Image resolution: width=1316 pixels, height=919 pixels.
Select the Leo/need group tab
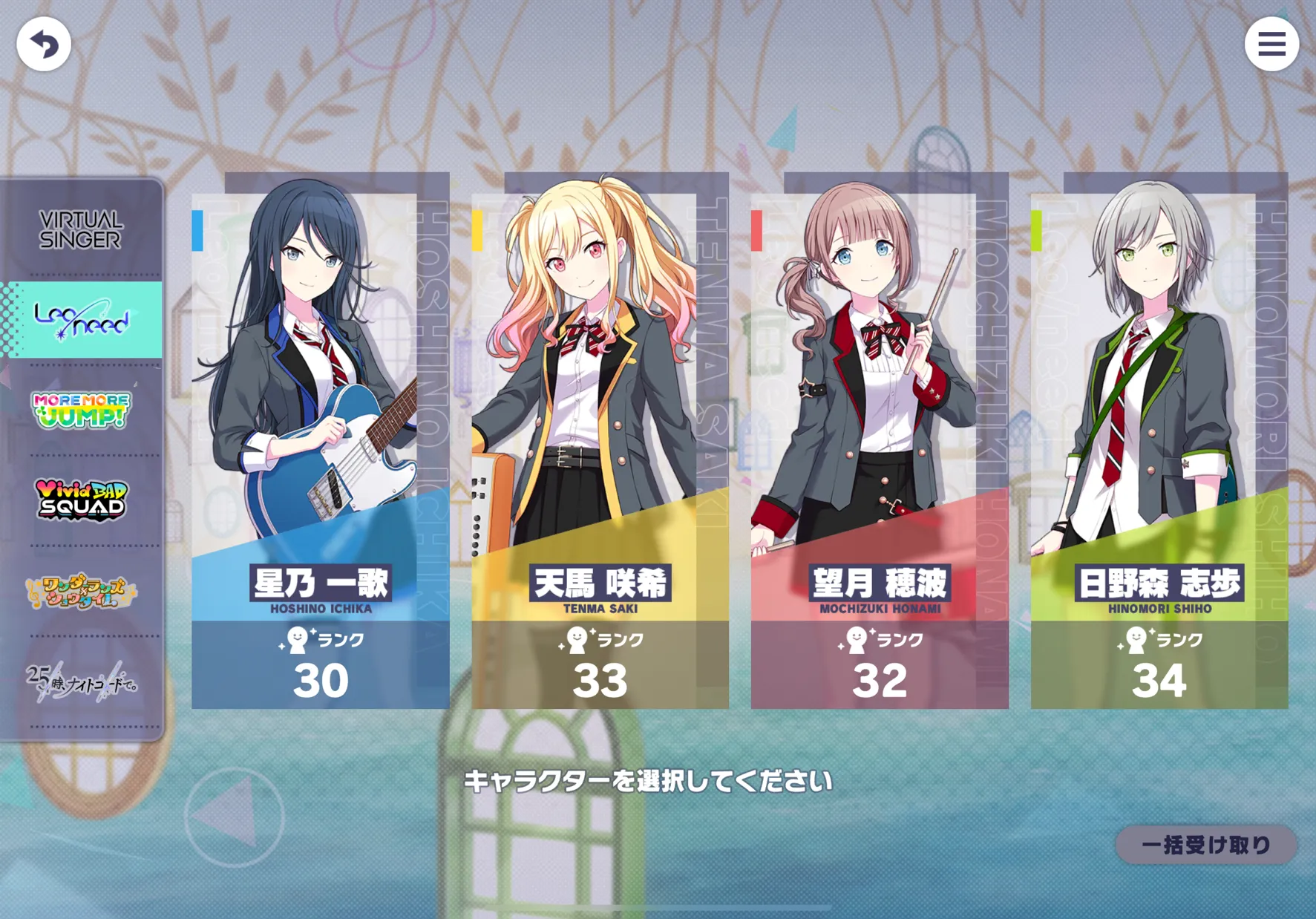coord(82,320)
